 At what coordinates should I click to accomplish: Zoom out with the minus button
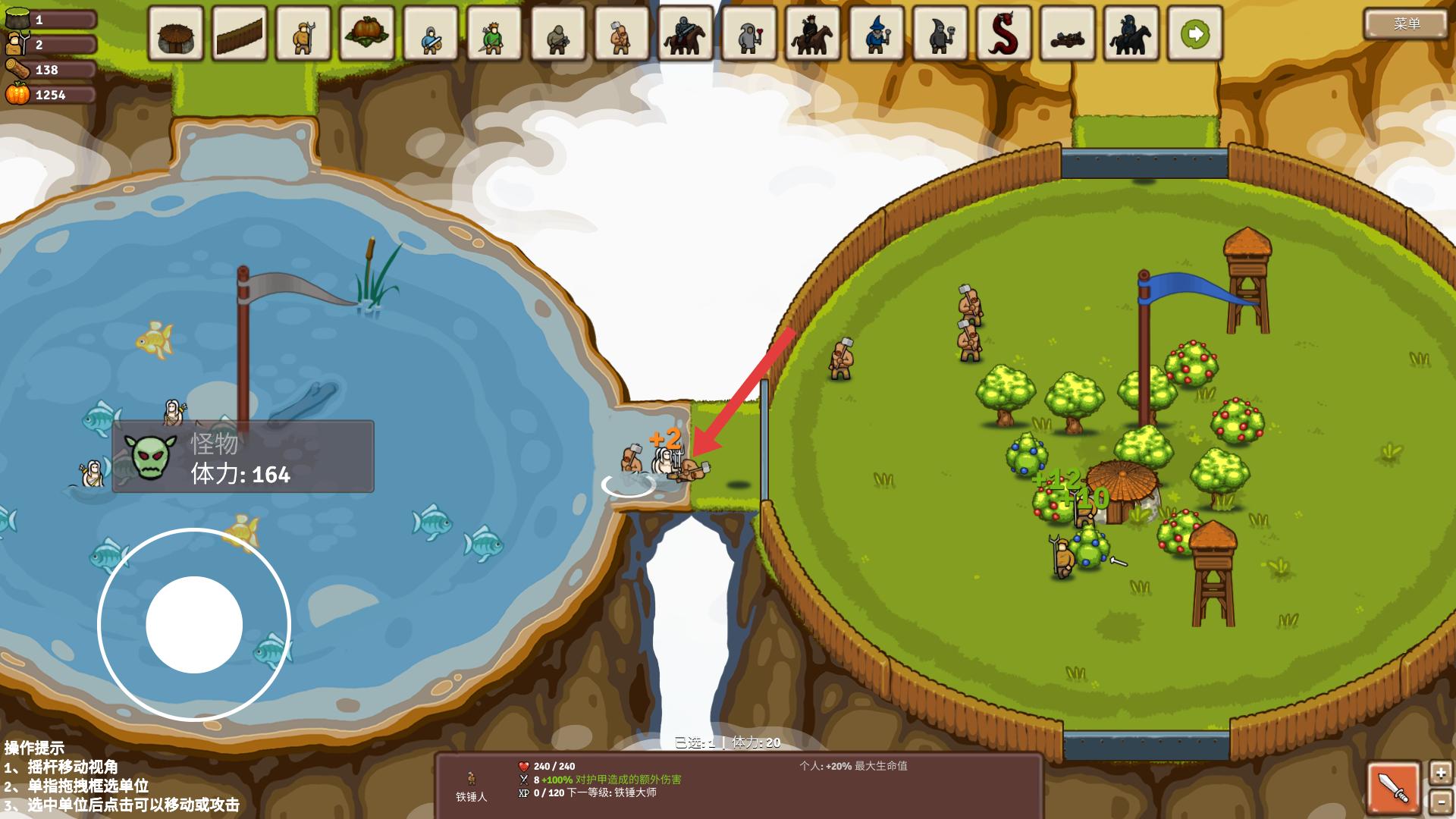1440,802
